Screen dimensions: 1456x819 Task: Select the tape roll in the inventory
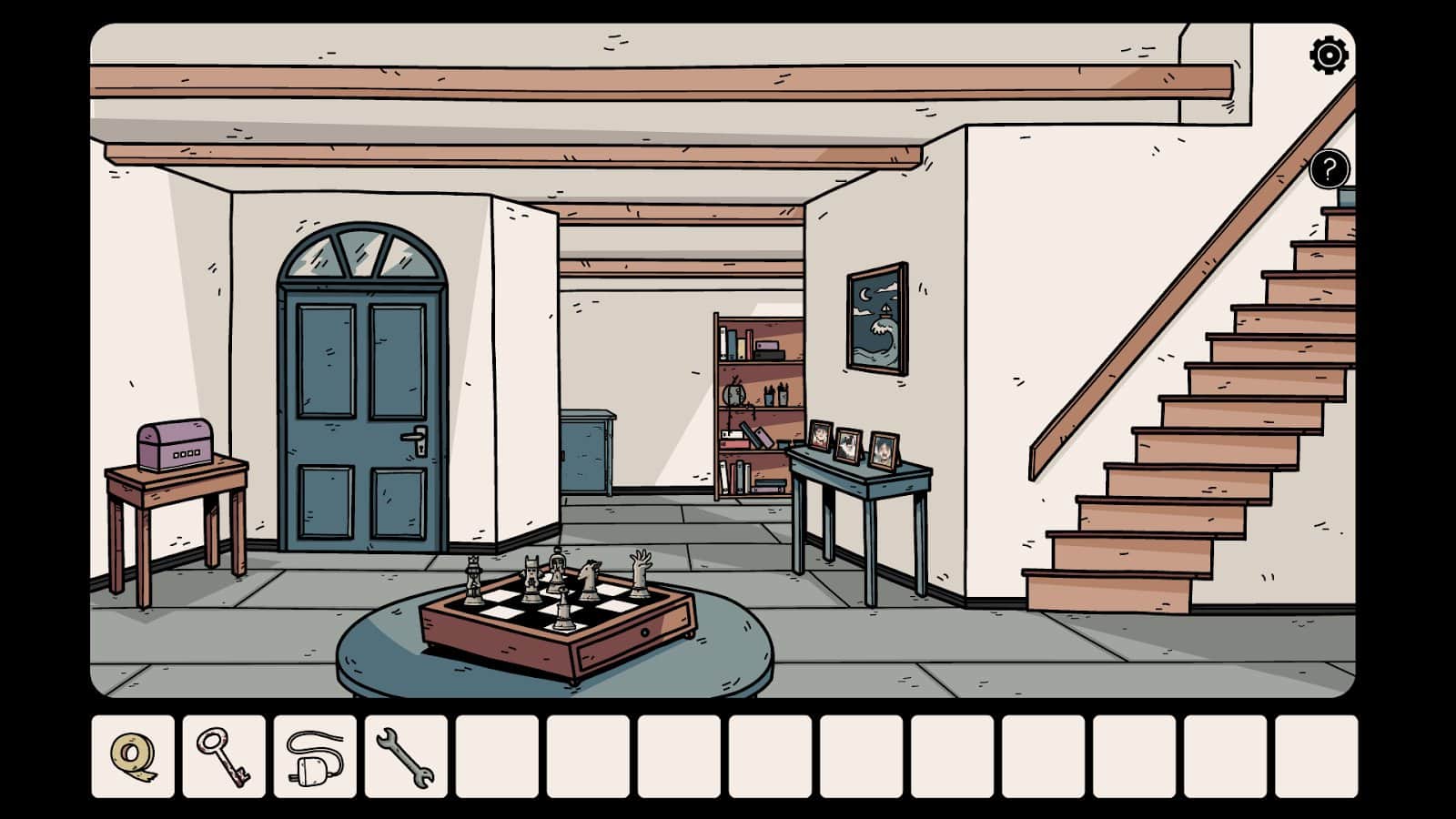131,755
